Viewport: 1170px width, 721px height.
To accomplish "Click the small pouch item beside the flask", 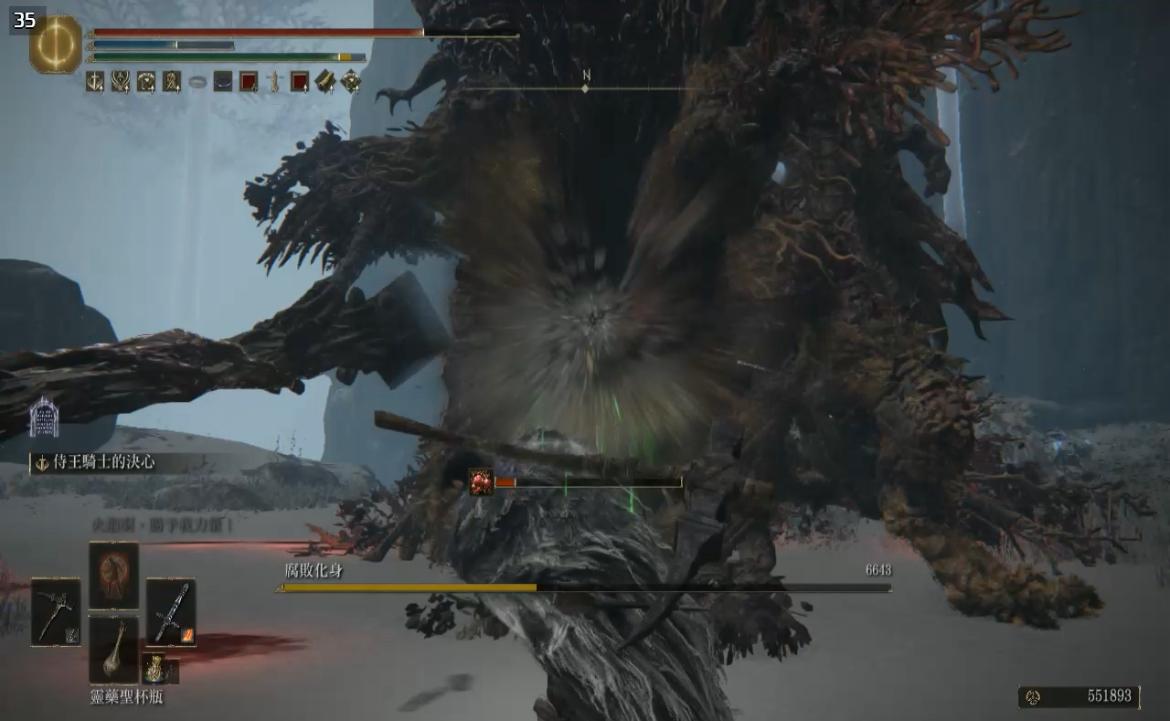I will coord(154,667).
